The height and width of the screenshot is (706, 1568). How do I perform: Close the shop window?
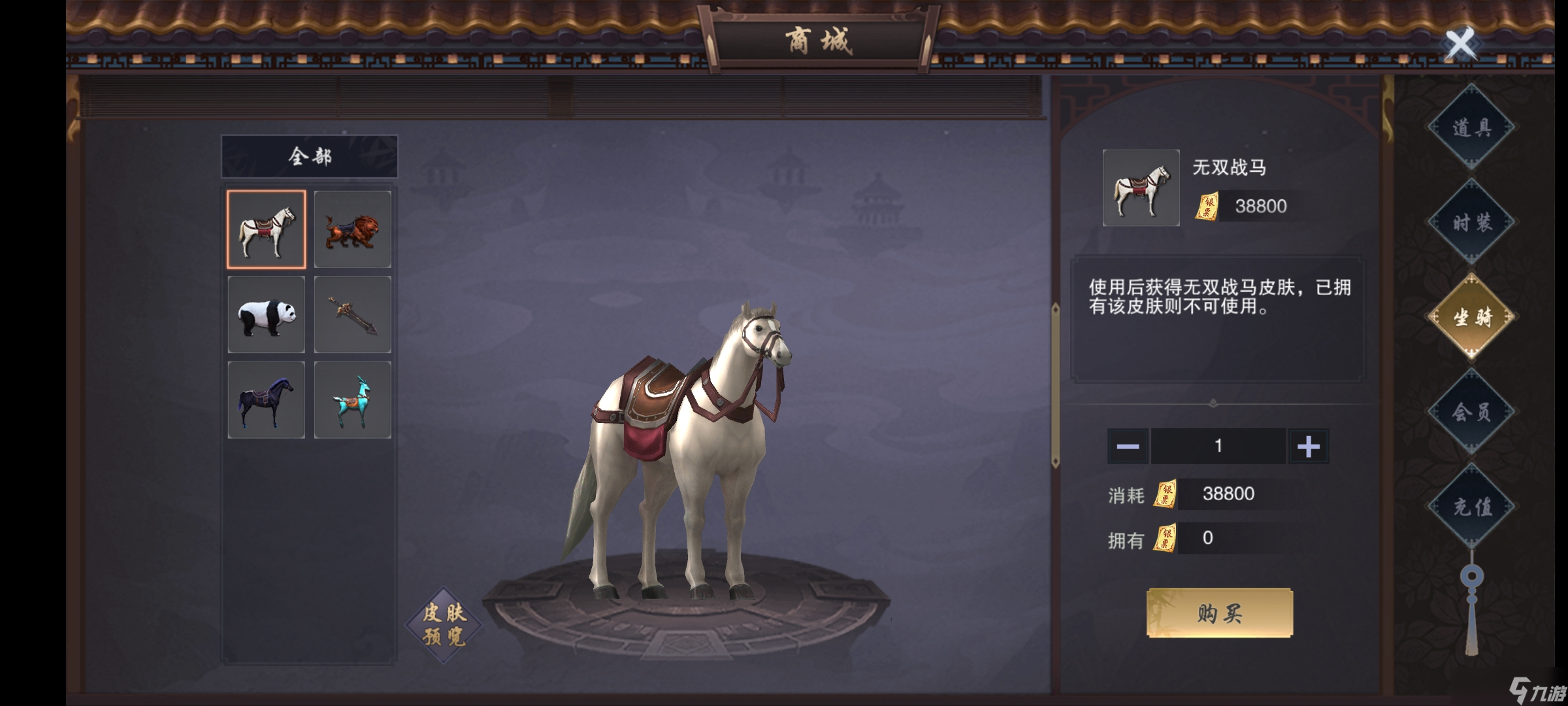point(1460,44)
